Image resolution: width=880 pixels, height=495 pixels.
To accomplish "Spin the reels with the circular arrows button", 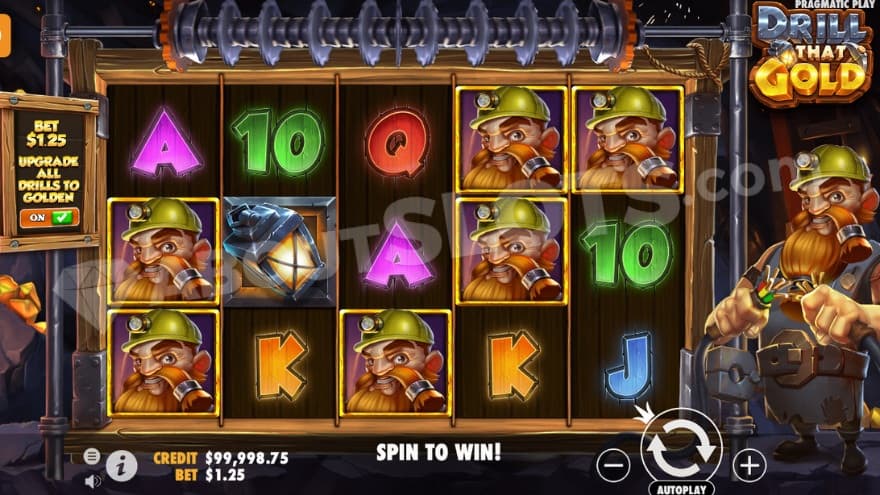I will click(680, 449).
